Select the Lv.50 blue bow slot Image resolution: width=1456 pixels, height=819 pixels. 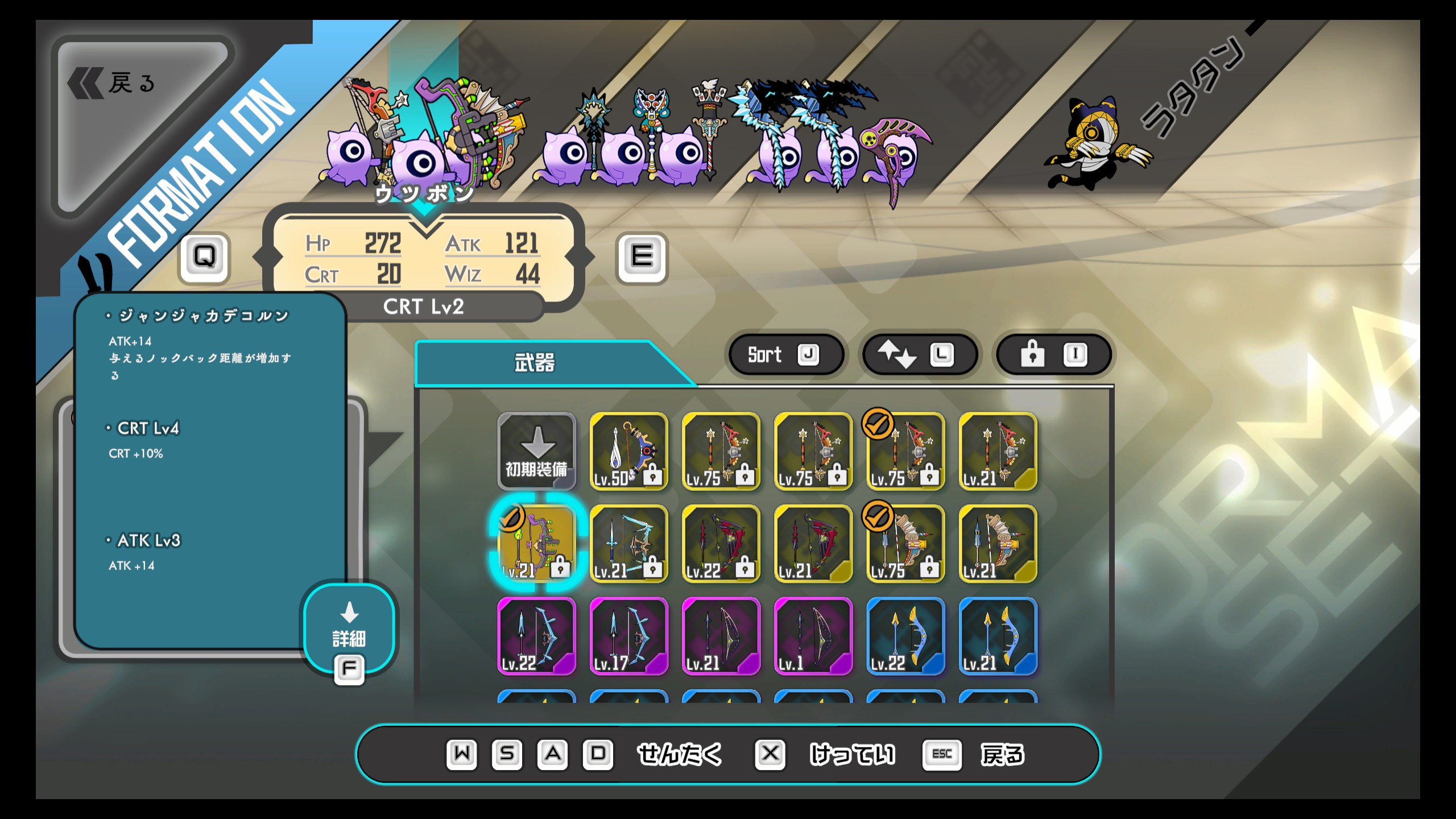628,451
